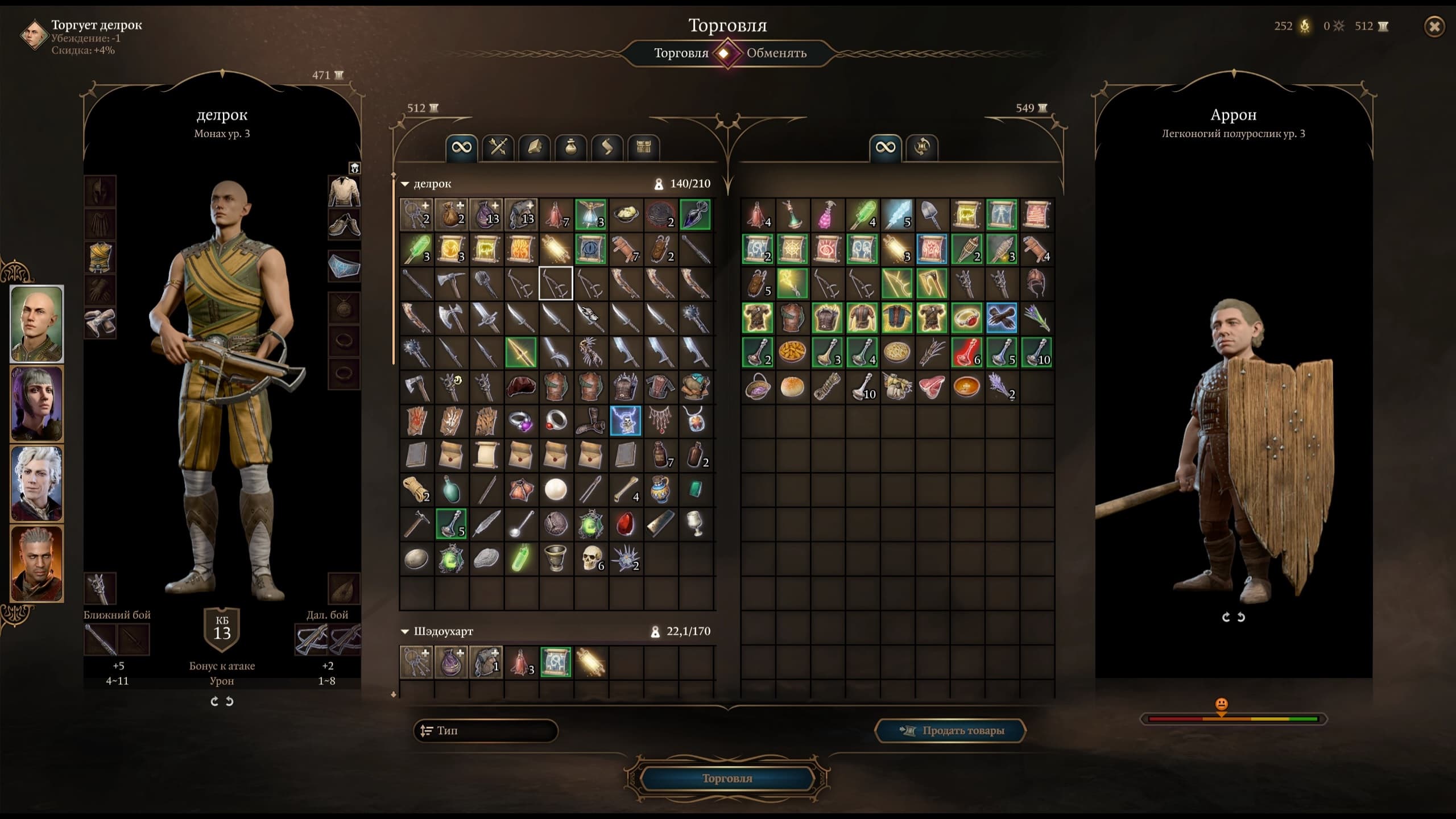Select the white pearl in player inventory
1456x819 pixels.
pos(556,490)
